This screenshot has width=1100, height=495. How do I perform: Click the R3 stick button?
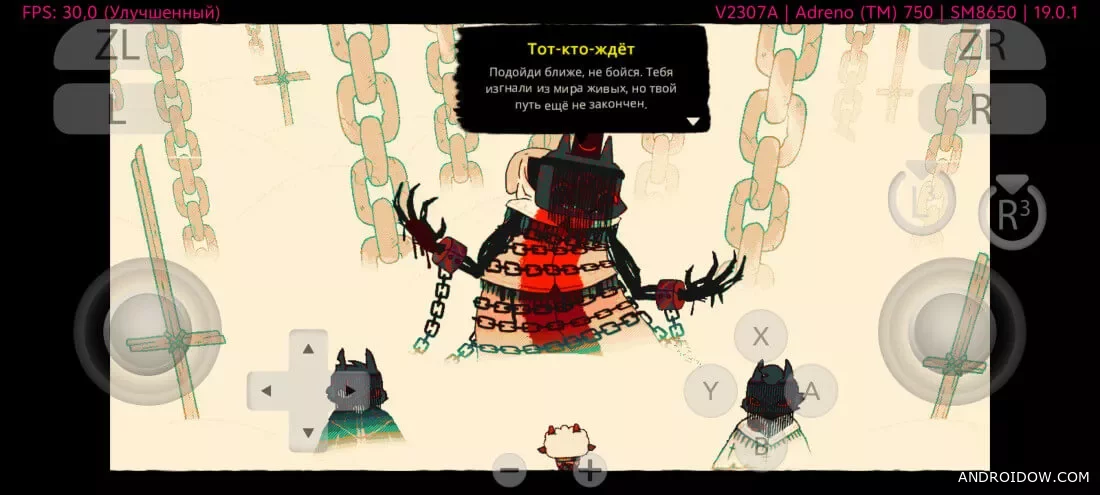click(x=1011, y=211)
